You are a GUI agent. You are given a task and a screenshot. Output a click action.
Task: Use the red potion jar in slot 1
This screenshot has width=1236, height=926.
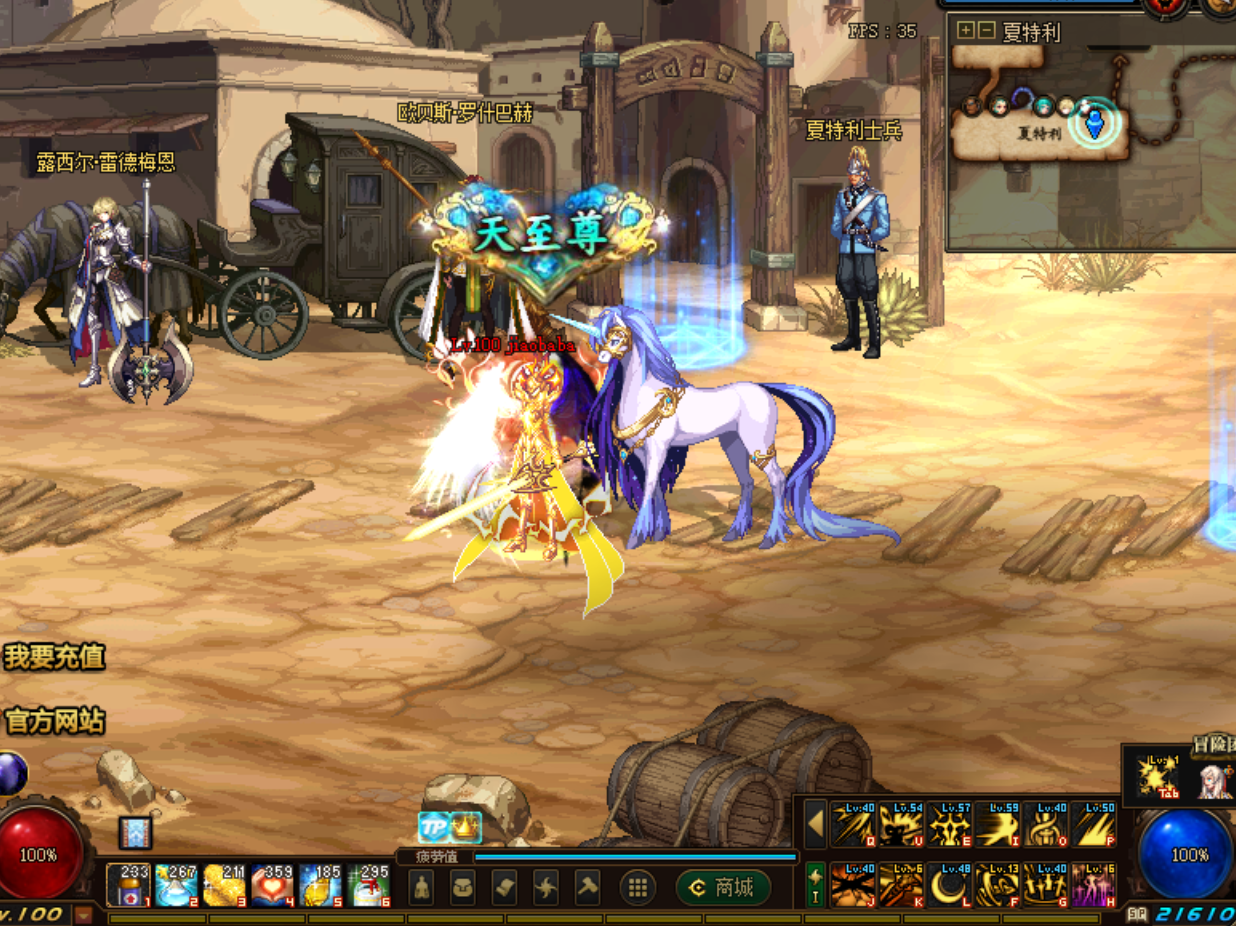[129, 886]
